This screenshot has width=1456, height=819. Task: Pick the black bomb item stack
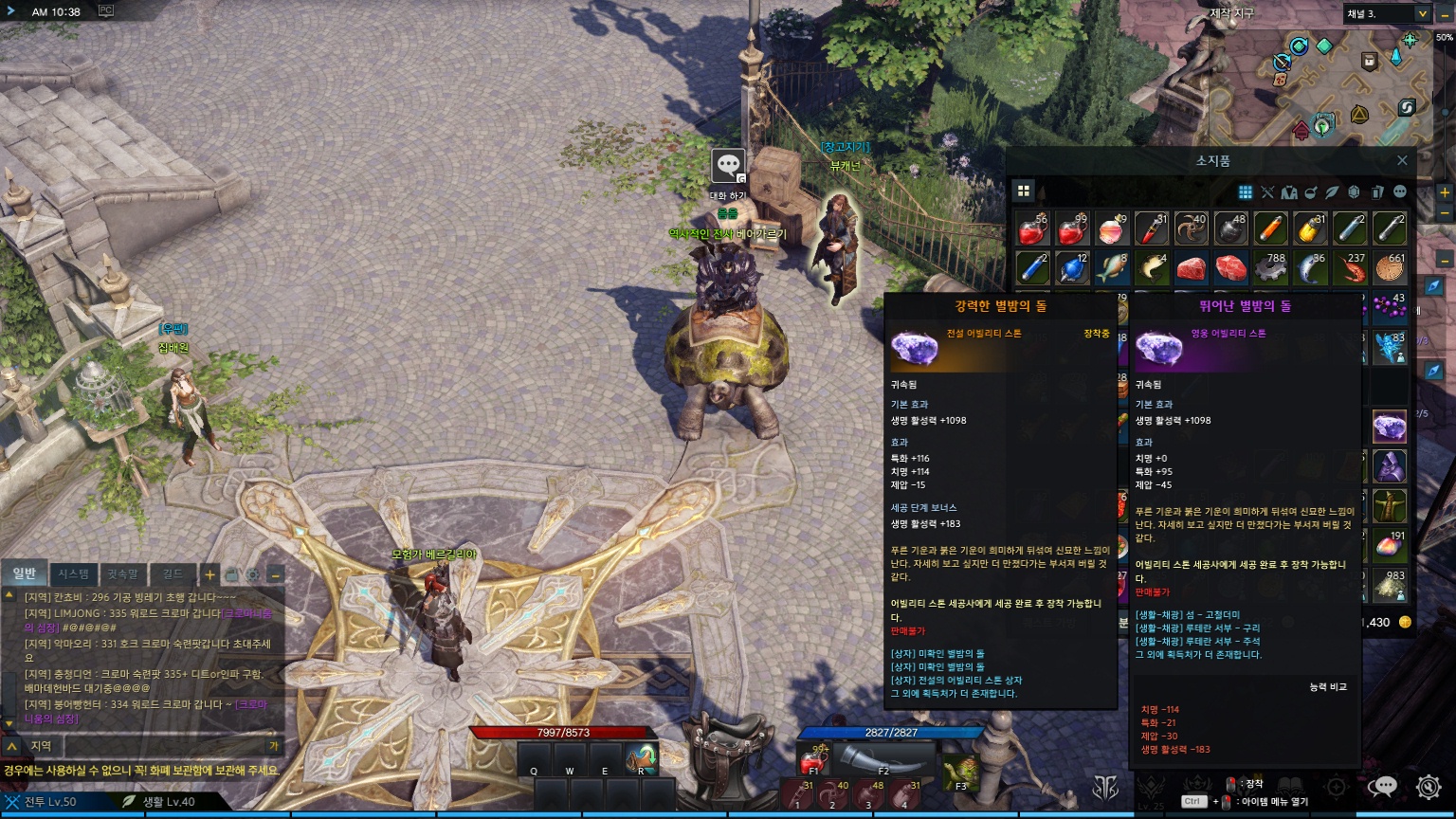[x=1230, y=228]
